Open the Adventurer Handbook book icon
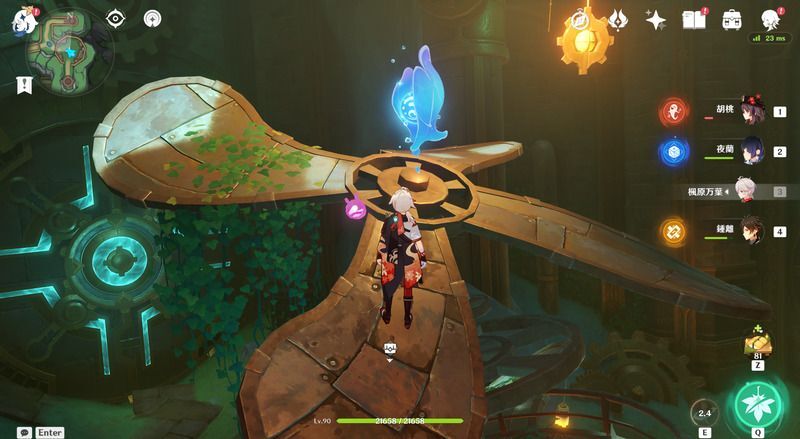Screen dimensions: 800x439 [694, 19]
